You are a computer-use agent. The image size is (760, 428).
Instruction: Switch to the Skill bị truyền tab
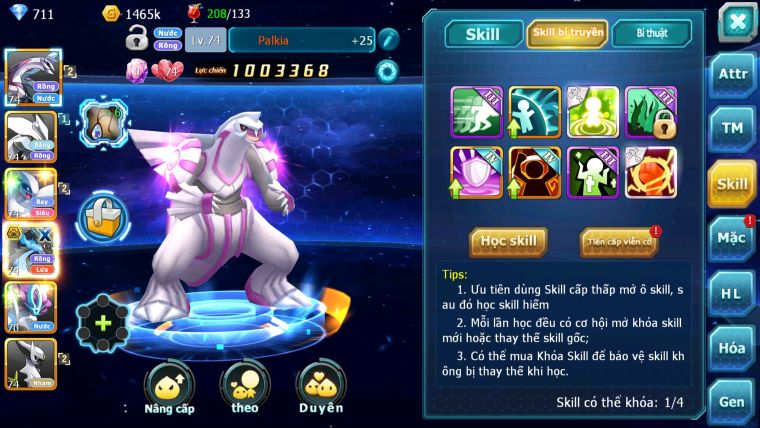point(567,33)
